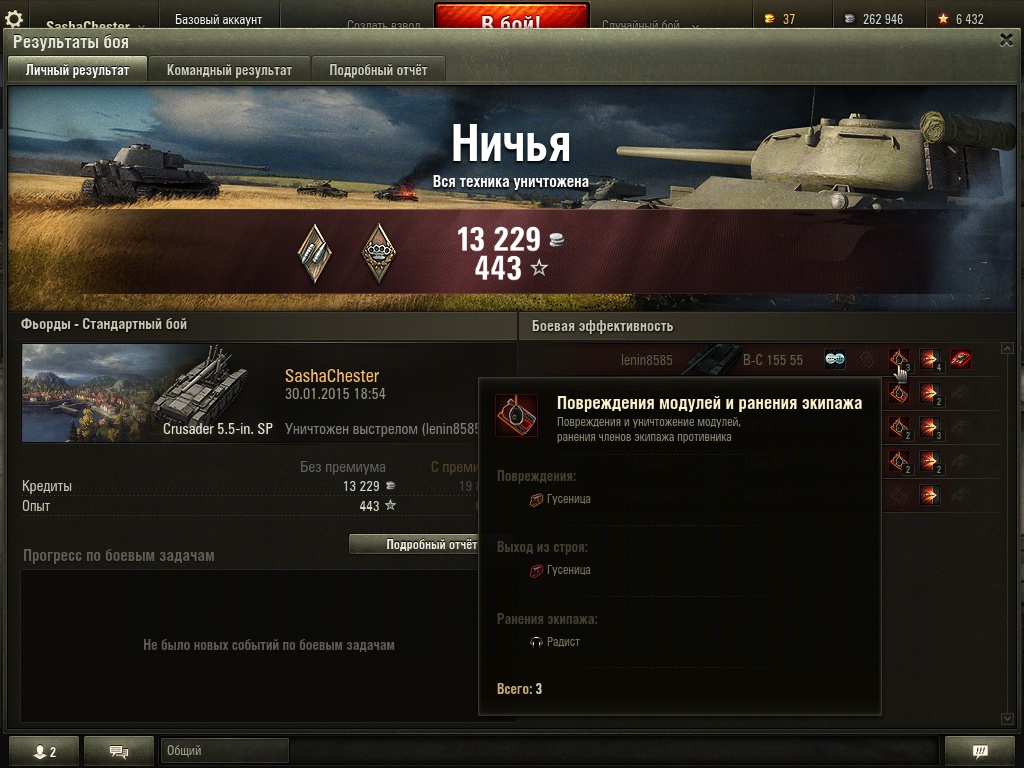
Task: Open the chat channels button
Action: coord(119,752)
